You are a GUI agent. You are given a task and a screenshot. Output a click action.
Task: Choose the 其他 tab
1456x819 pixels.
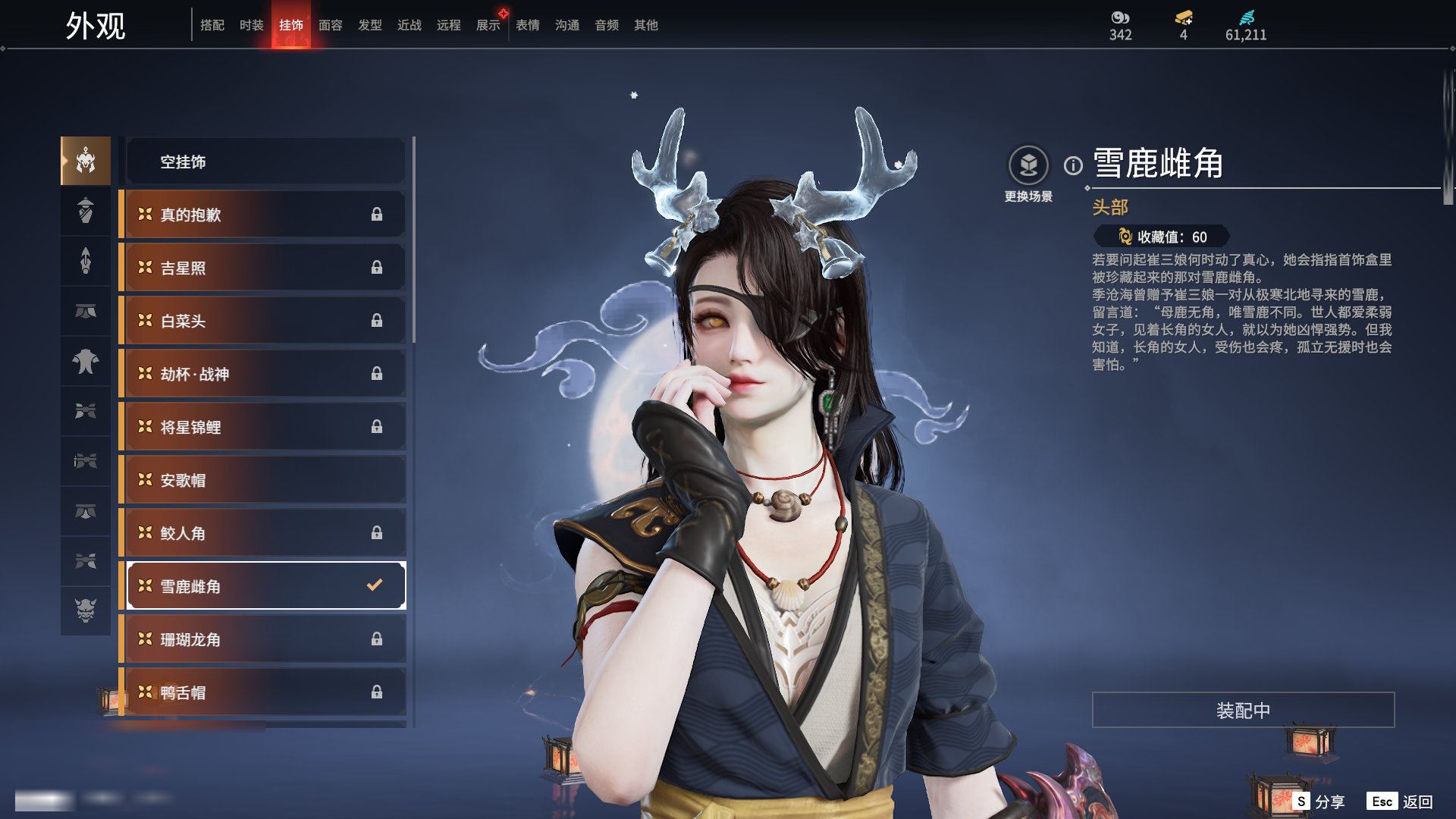point(645,25)
